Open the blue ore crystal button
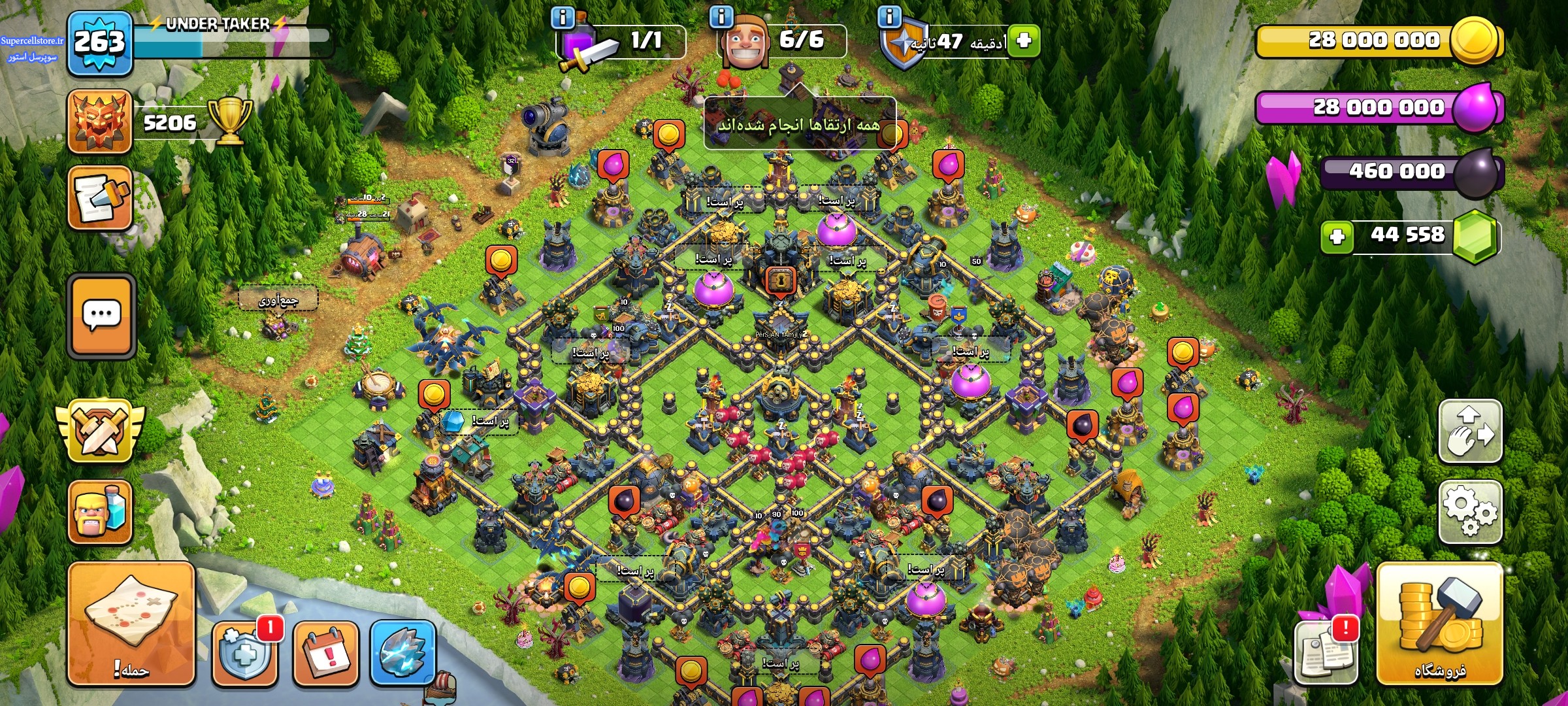This screenshot has width=1568, height=706. [x=402, y=652]
